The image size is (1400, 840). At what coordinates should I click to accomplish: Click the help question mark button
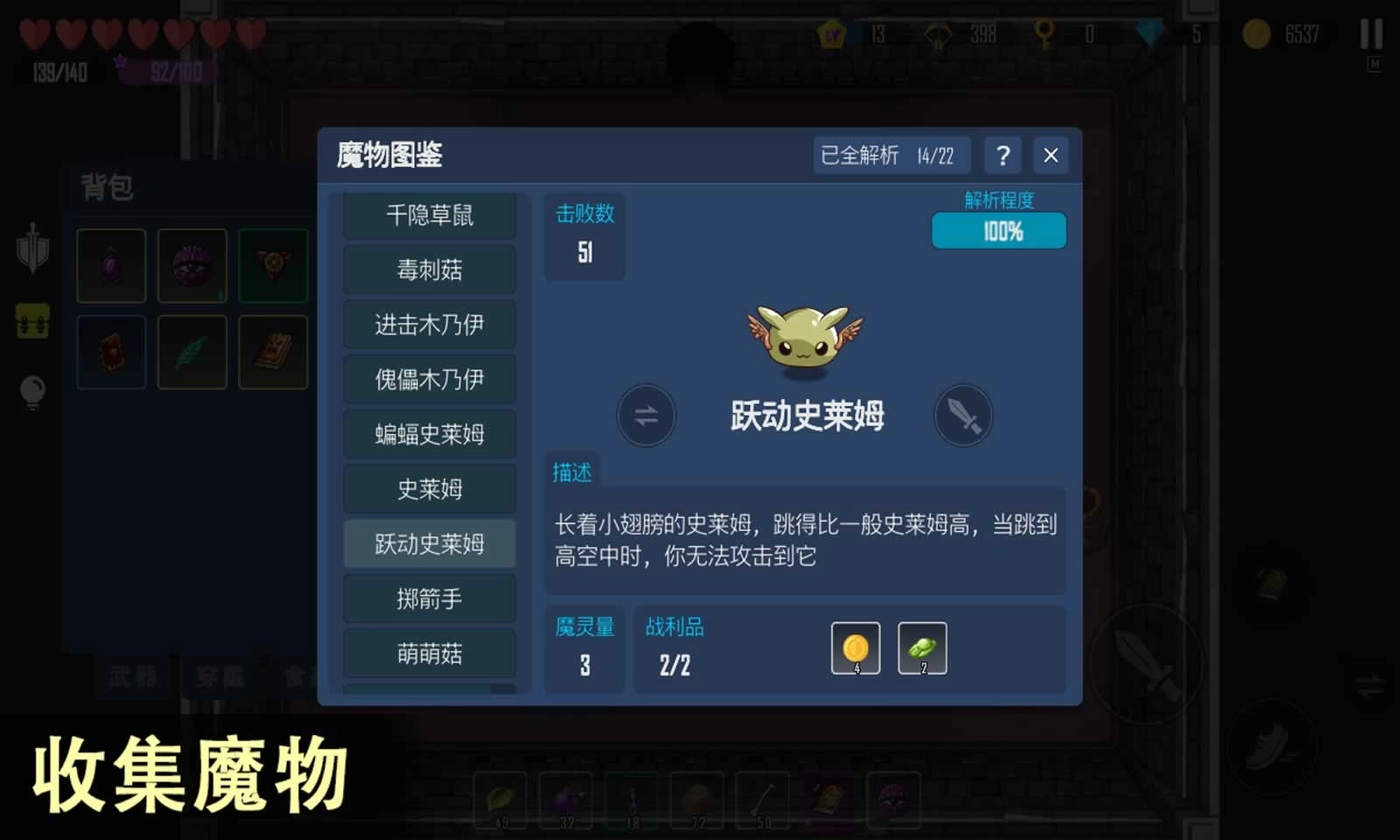[x=1003, y=156]
